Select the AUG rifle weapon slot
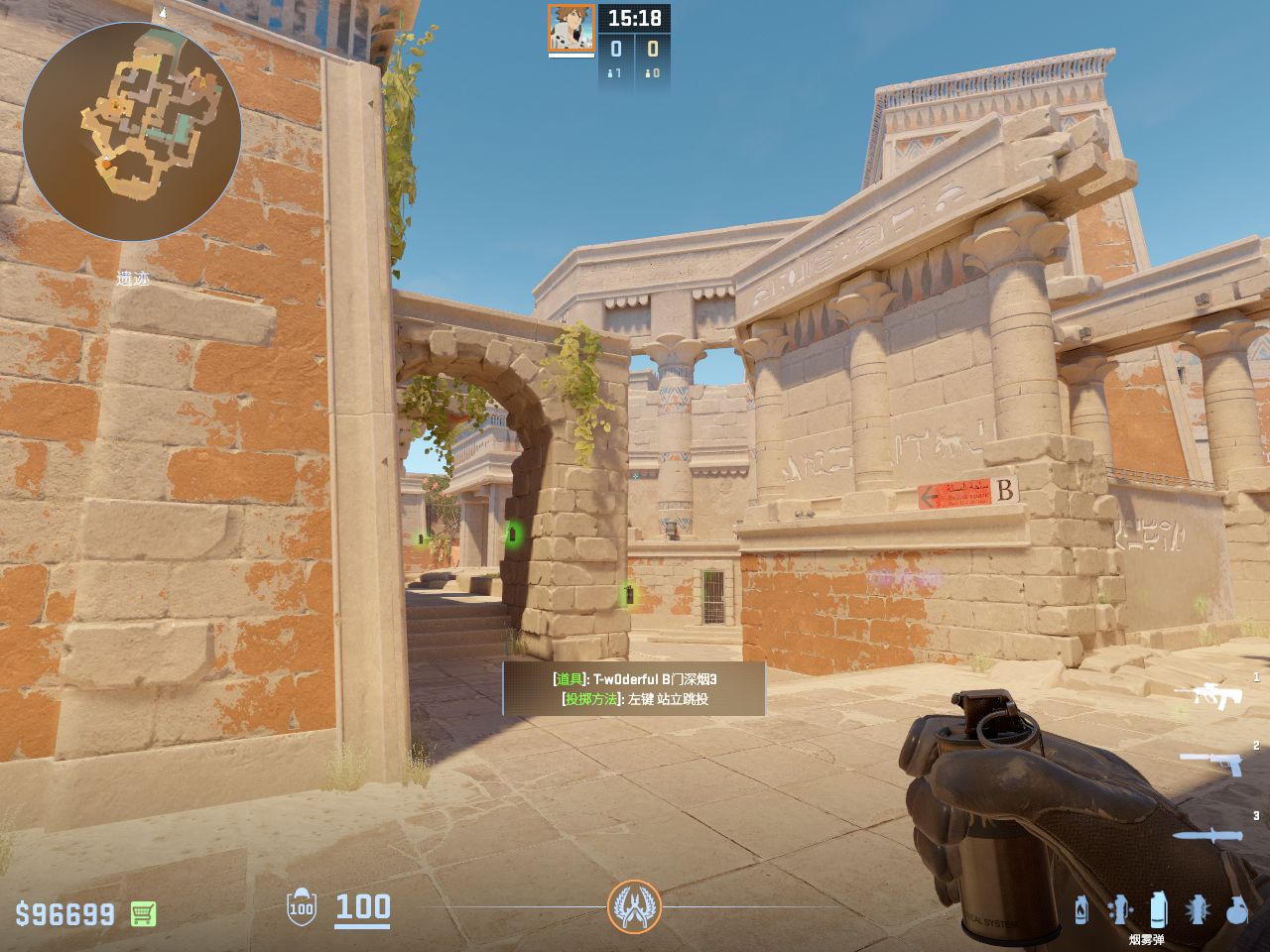 [x=1207, y=695]
